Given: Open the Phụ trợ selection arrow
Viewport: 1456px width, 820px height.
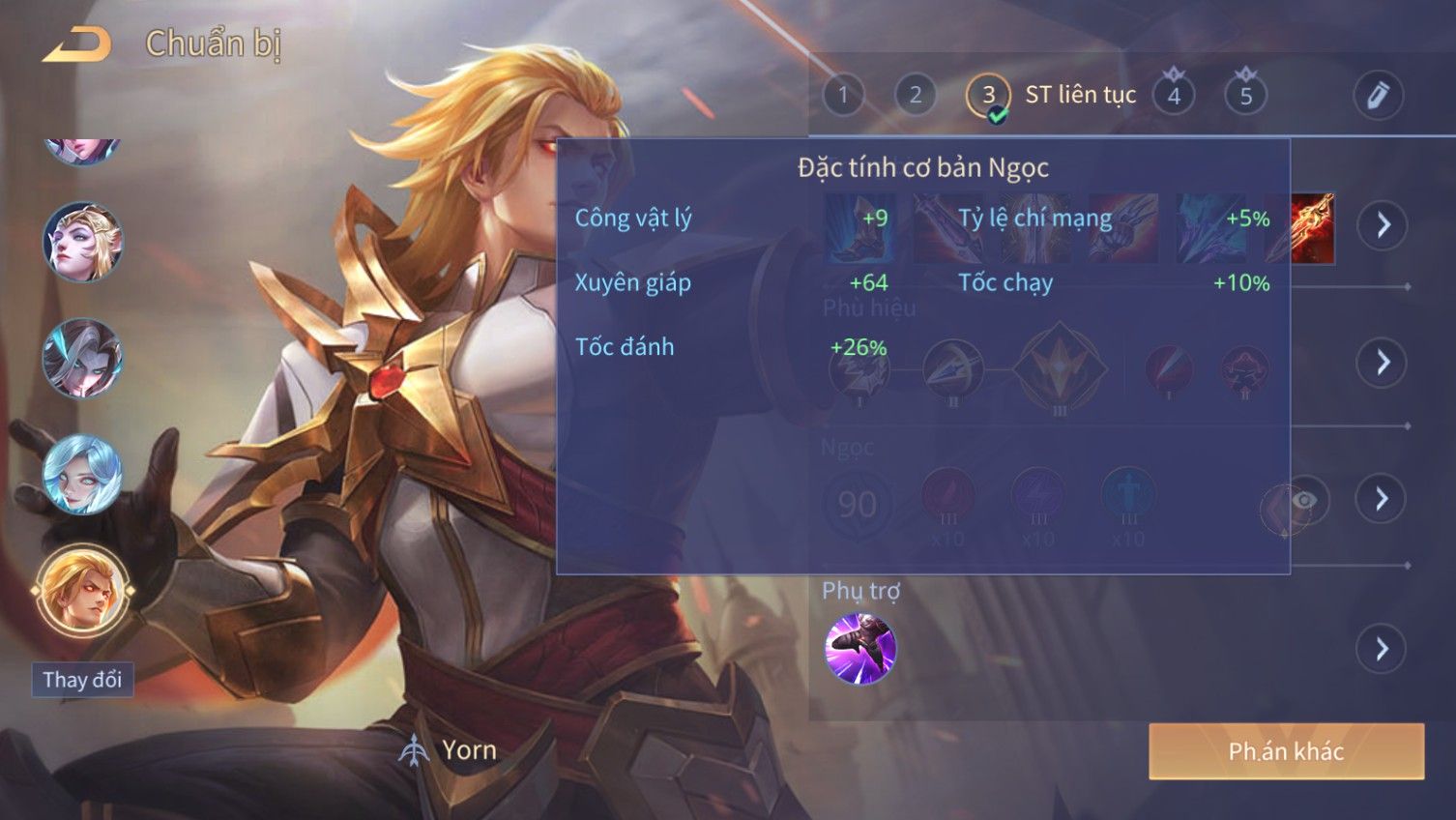Looking at the screenshot, I should click(x=1383, y=649).
